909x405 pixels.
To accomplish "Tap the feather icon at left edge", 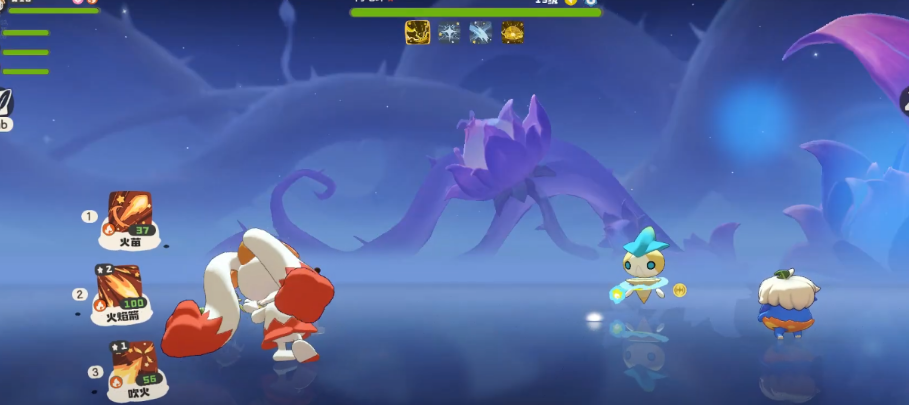I will [x=6, y=102].
